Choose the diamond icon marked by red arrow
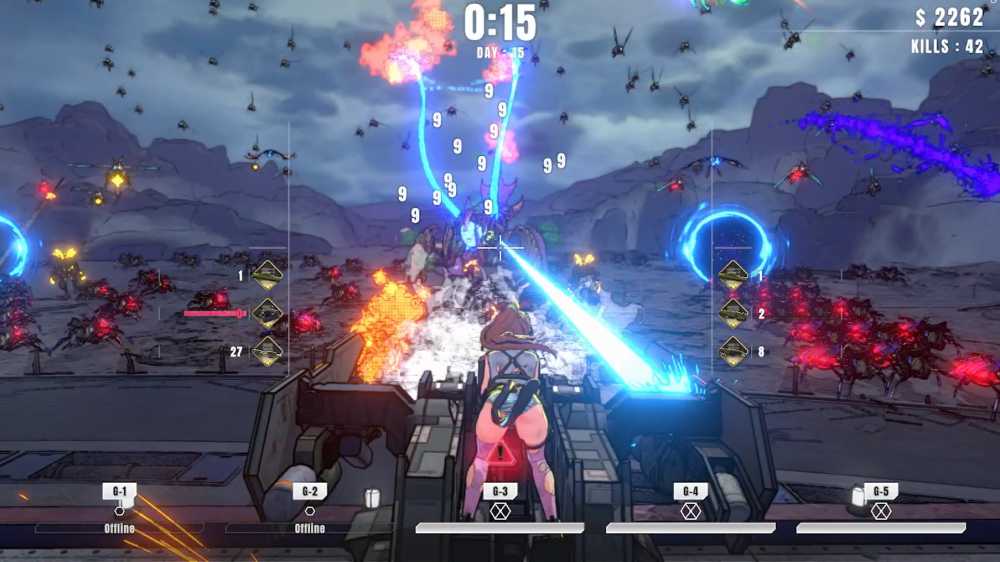The image size is (1000, 562). tap(267, 313)
